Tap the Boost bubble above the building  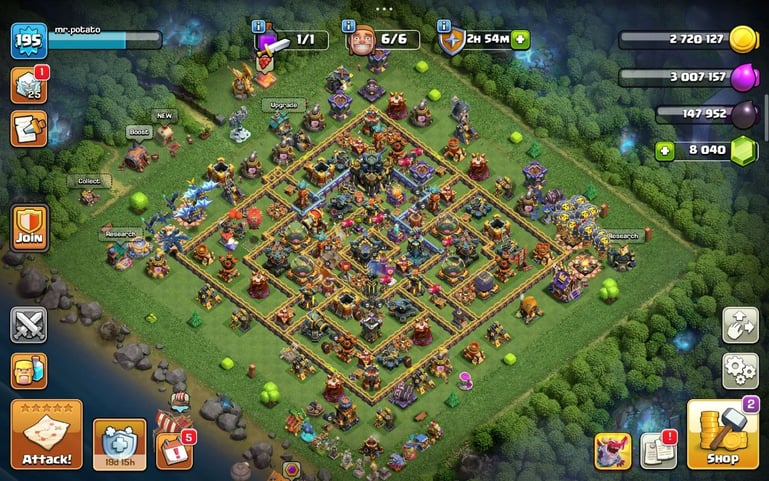(139, 131)
